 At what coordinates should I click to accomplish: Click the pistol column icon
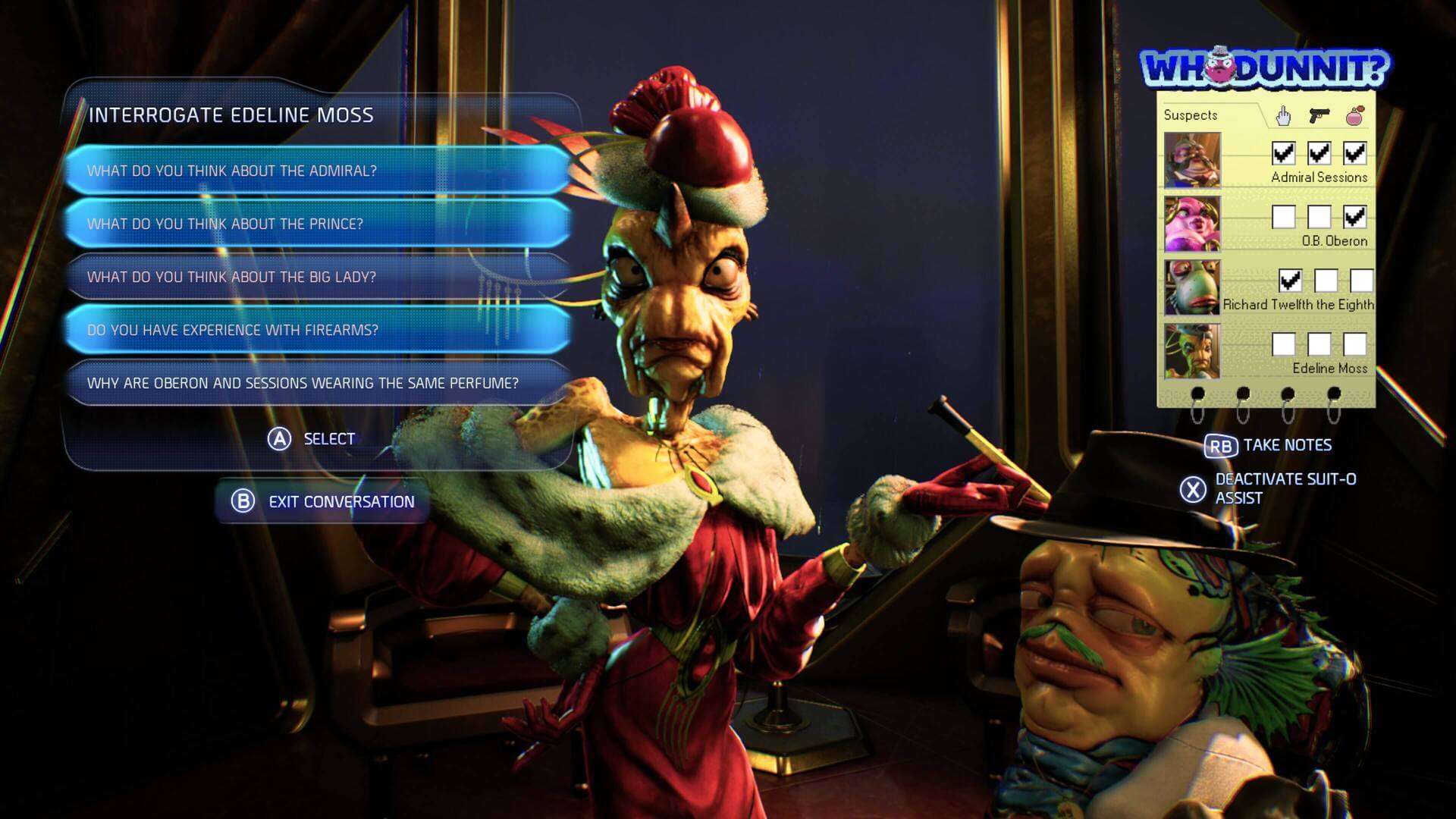(1319, 115)
